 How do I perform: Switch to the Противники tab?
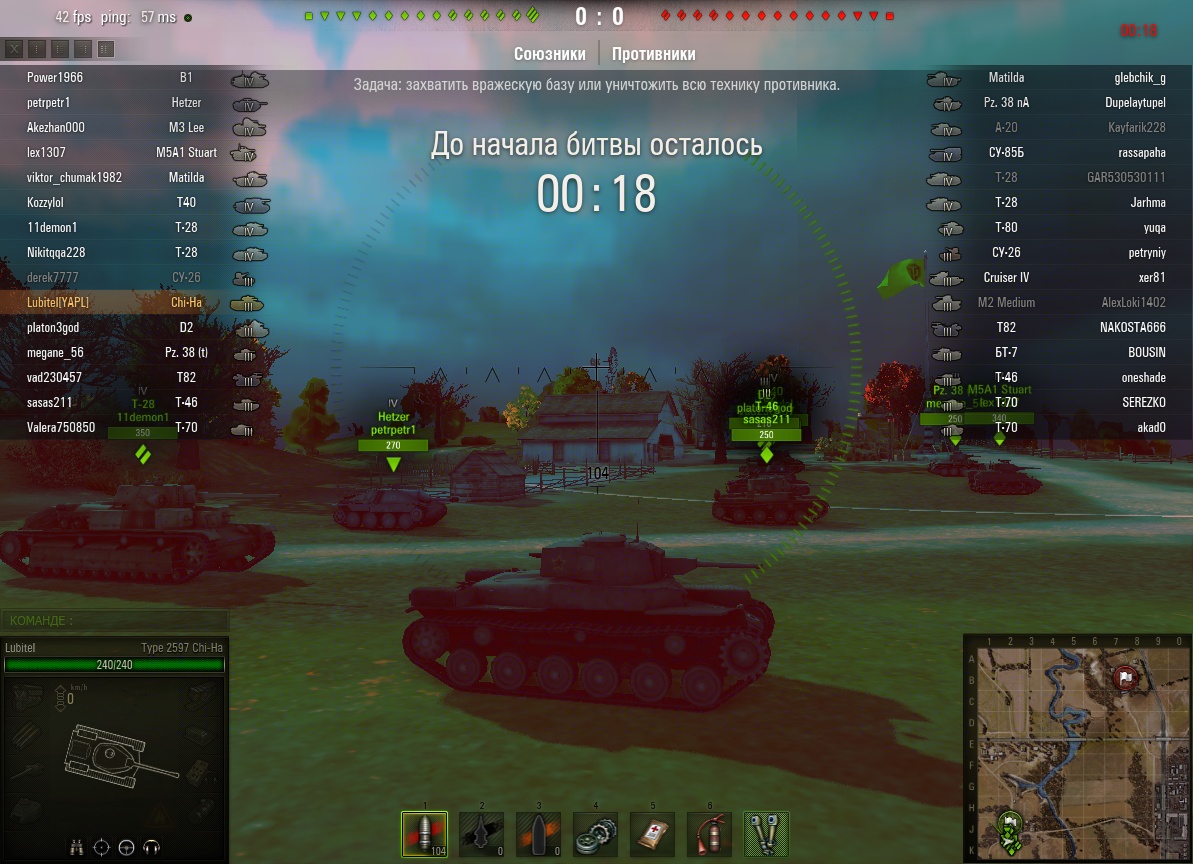(653, 54)
